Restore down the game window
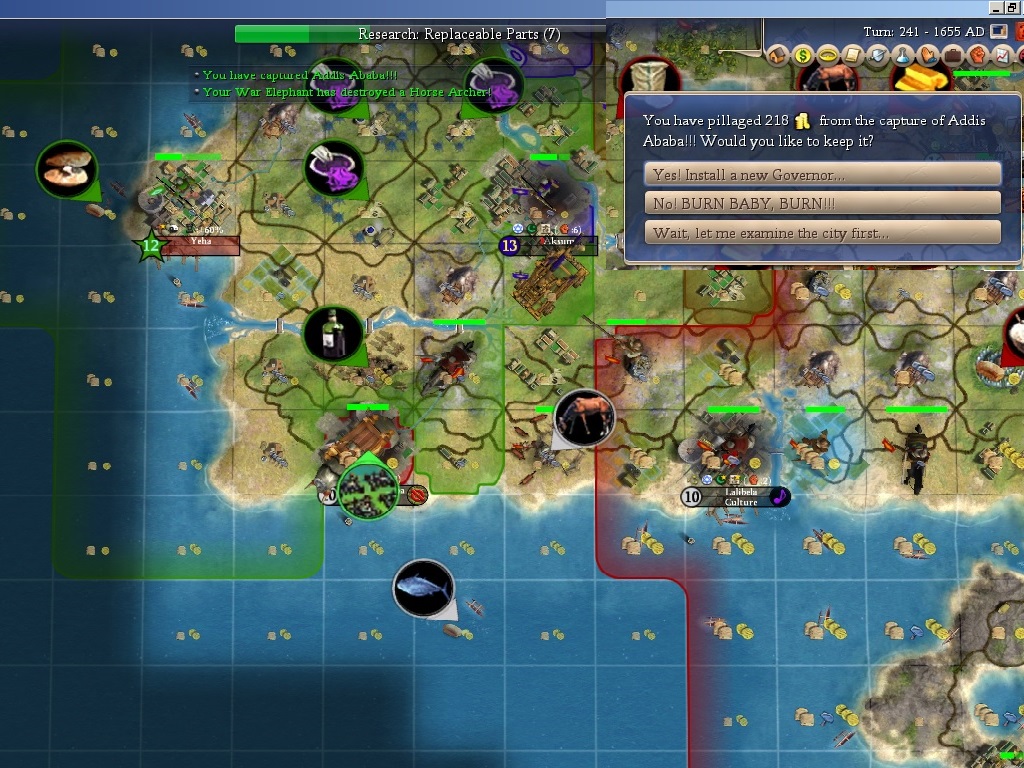Image resolution: width=1024 pixels, height=768 pixels. coord(1013,7)
